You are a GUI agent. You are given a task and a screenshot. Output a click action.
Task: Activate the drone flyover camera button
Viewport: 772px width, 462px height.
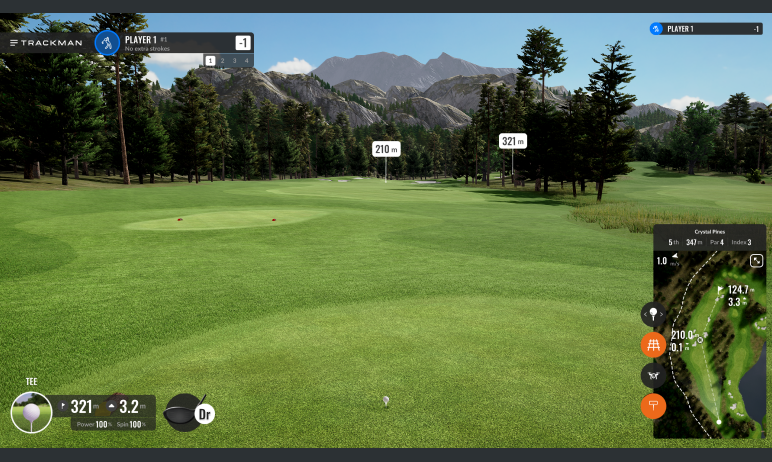click(653, 375)
